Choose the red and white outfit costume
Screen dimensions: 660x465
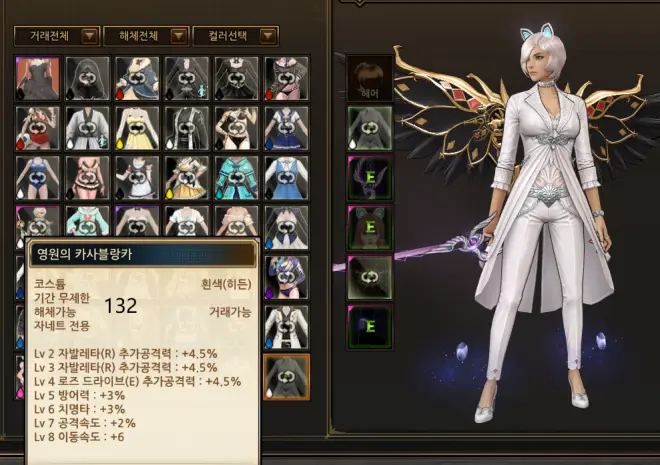coord(37,127)
